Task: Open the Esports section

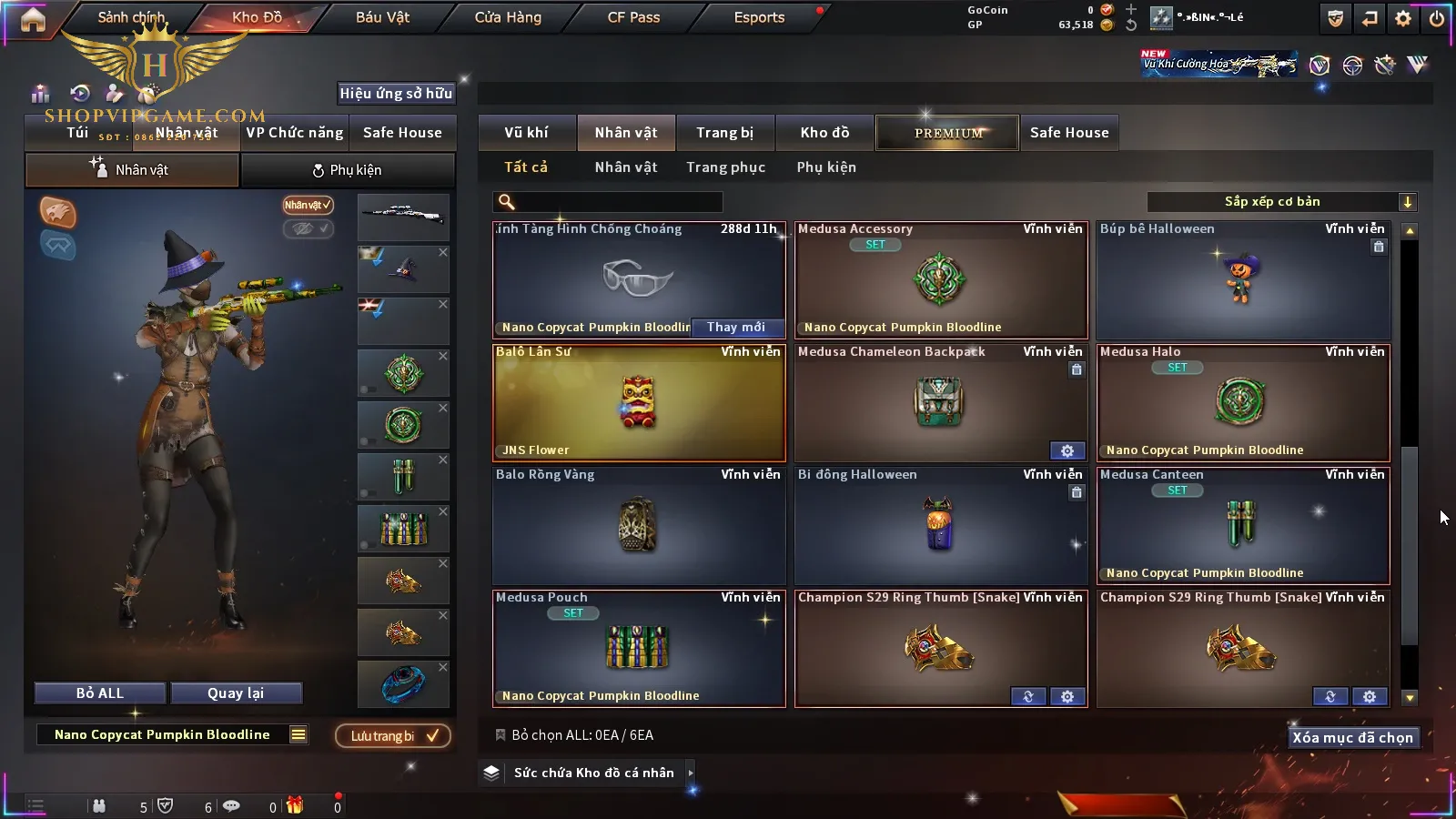Action: (x=759, y=17)
